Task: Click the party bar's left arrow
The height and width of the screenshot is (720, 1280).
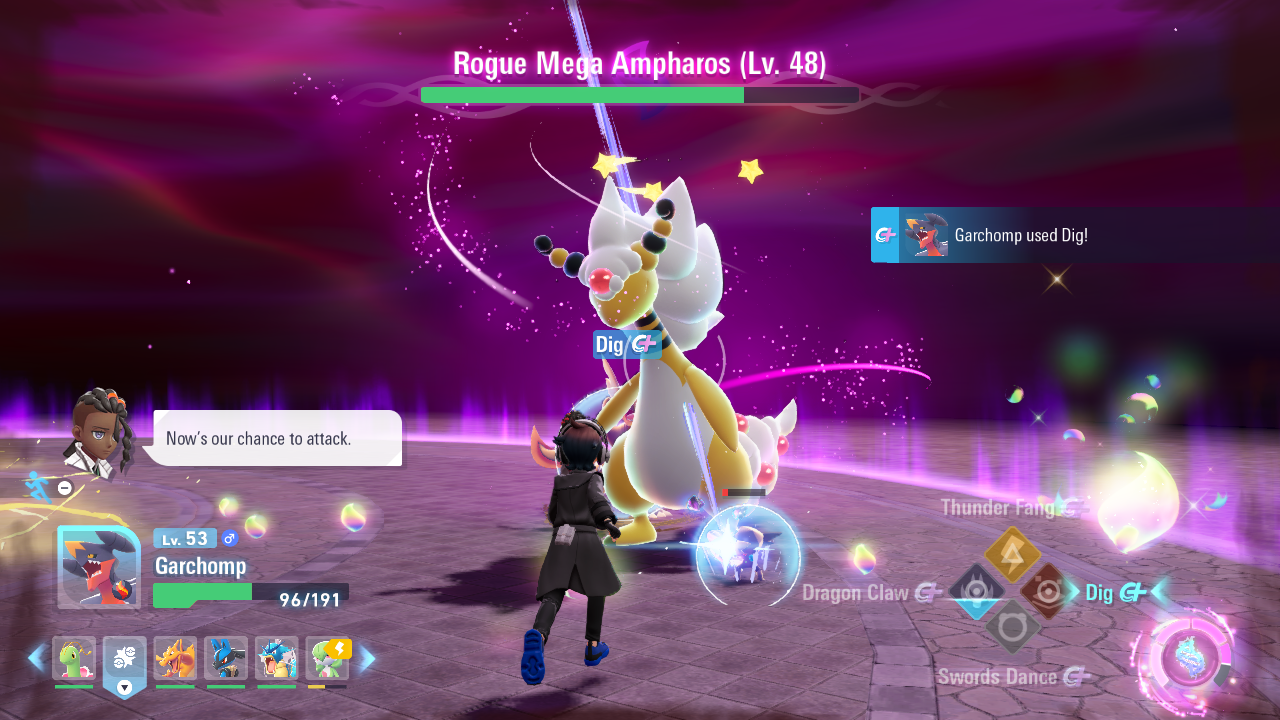Action: [36, 658]
